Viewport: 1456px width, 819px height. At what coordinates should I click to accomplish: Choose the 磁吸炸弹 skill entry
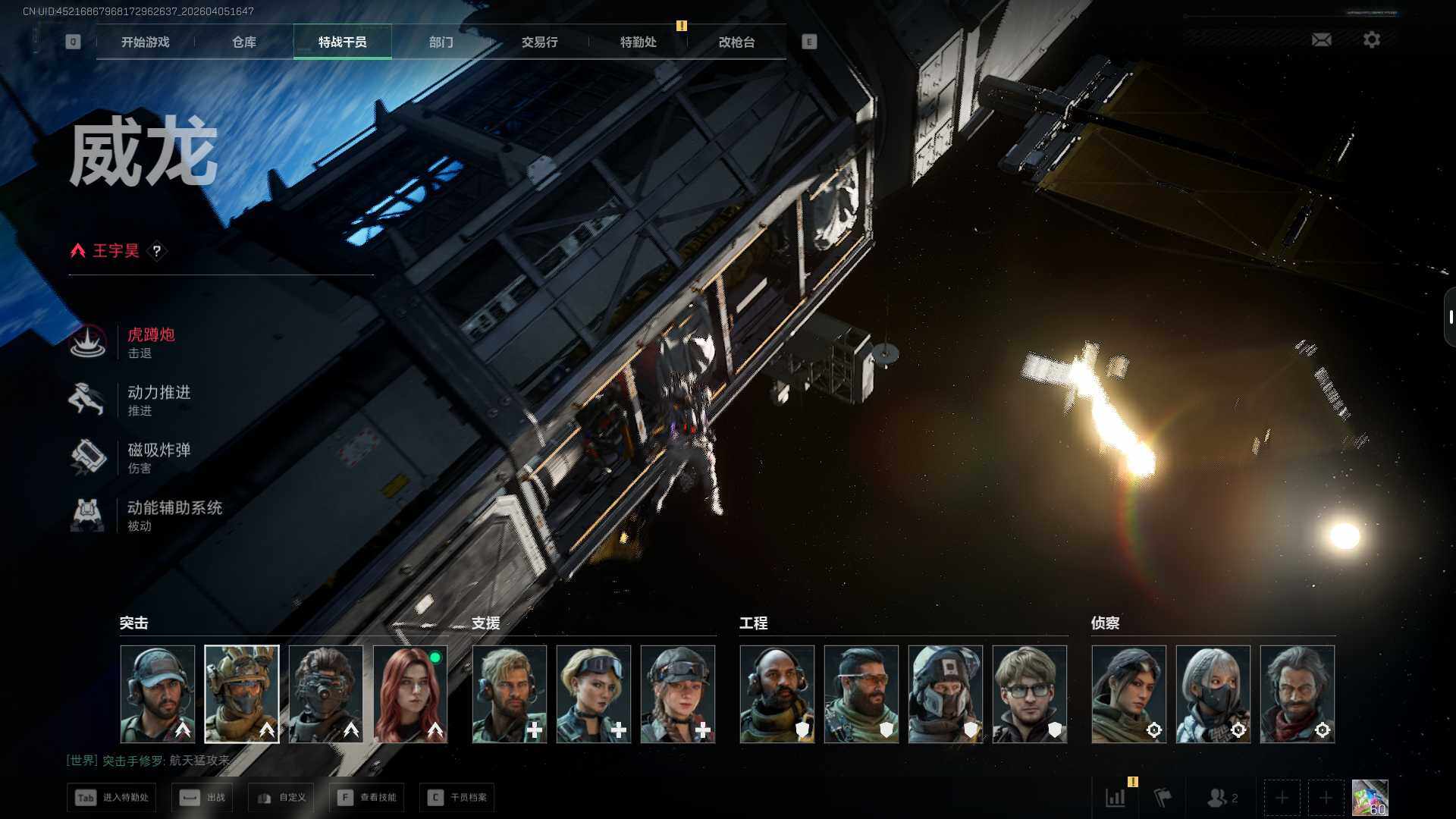click(x=158, y=457)
